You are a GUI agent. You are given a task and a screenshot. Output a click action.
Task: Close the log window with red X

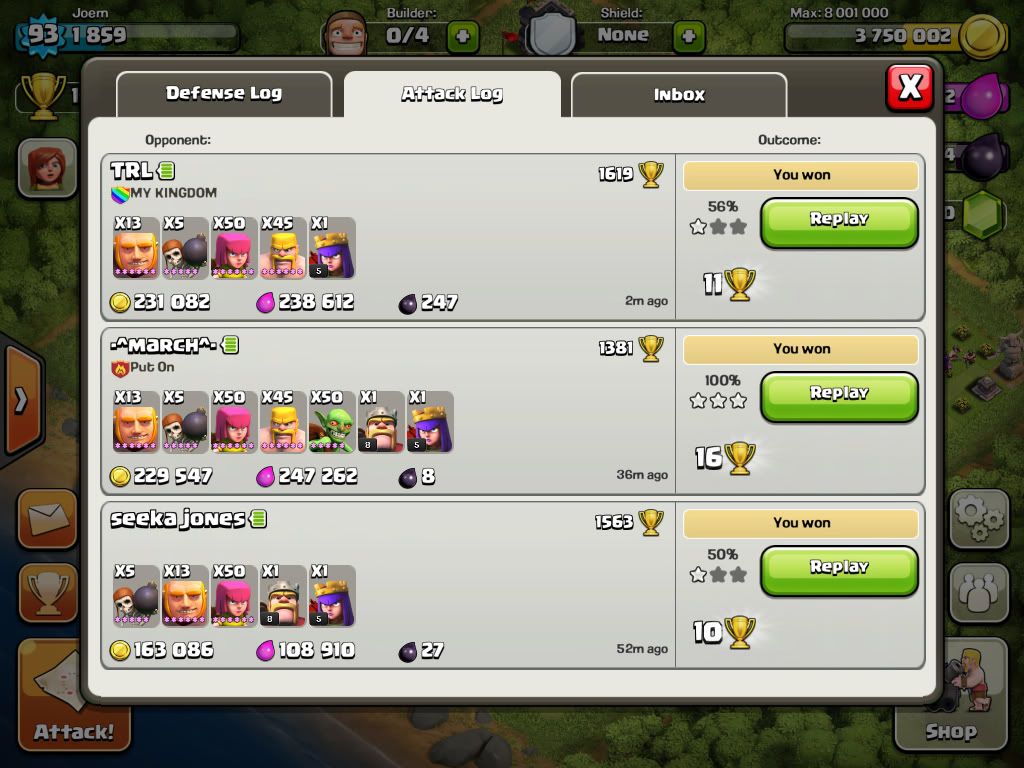pos(909,88)
